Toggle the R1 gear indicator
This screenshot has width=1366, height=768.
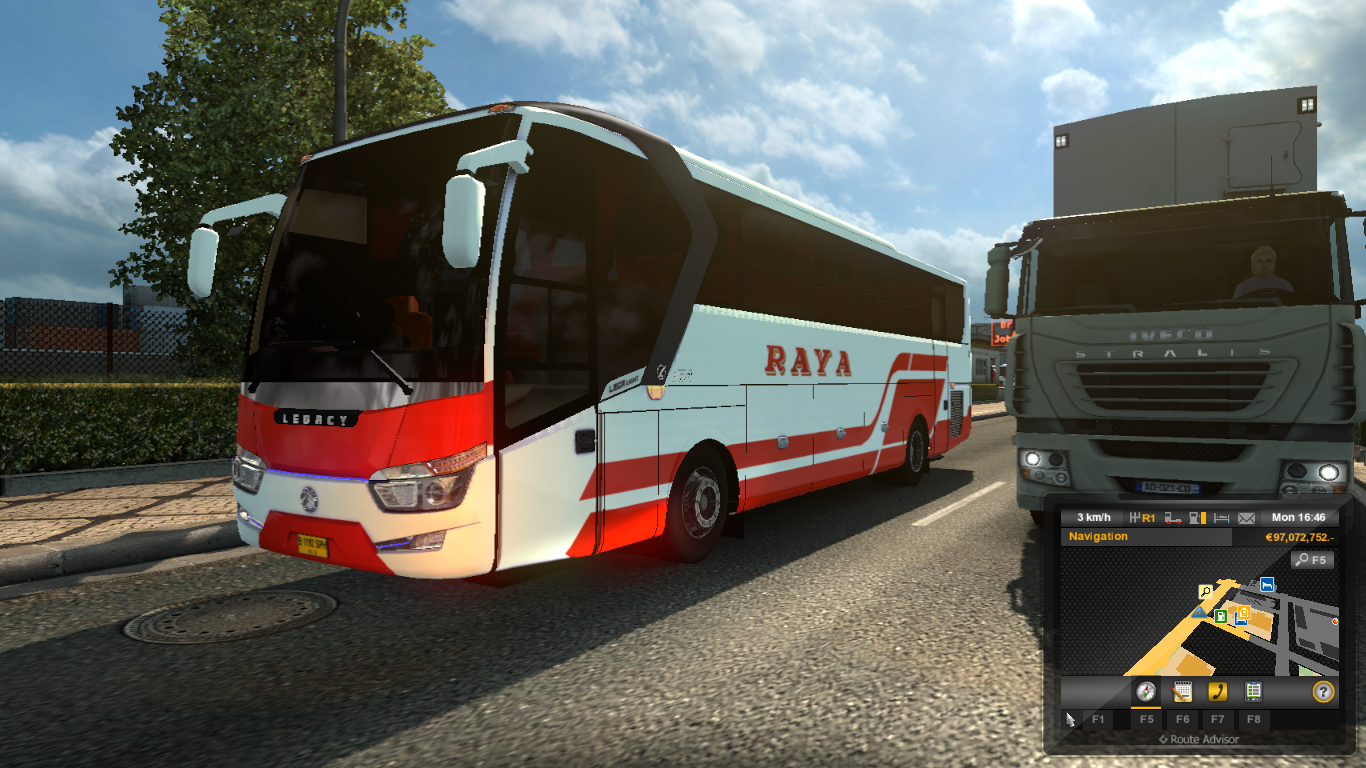[1147, 516]
